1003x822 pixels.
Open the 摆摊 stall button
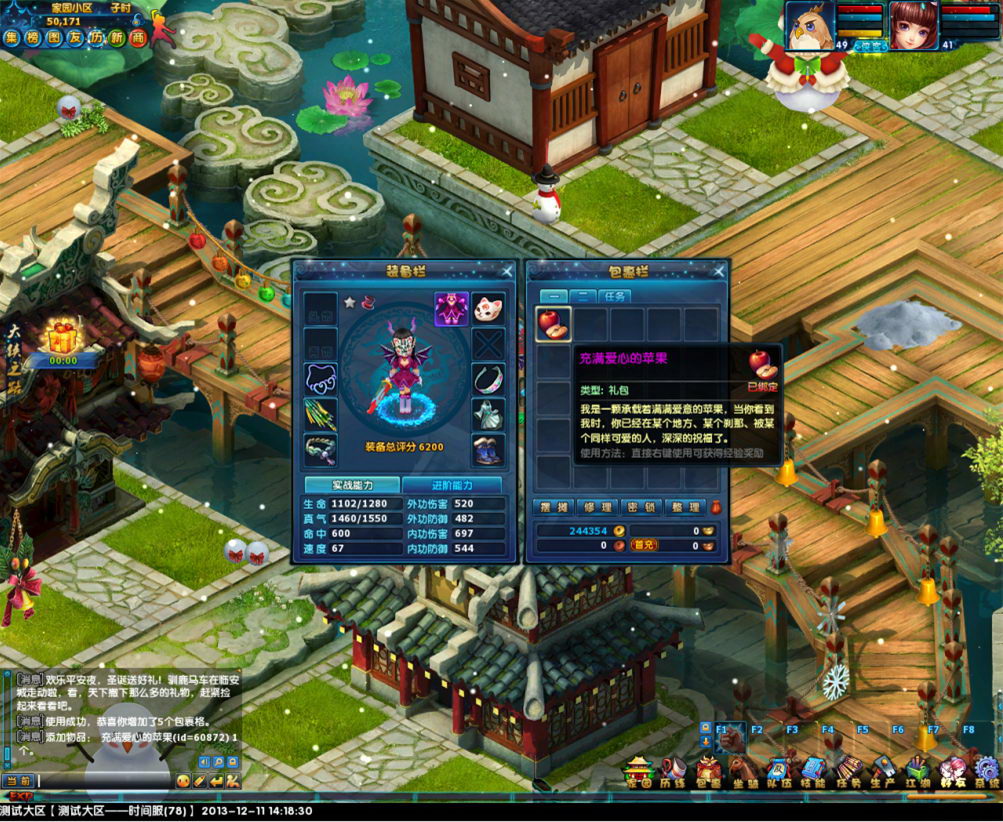tap(552, 507)
